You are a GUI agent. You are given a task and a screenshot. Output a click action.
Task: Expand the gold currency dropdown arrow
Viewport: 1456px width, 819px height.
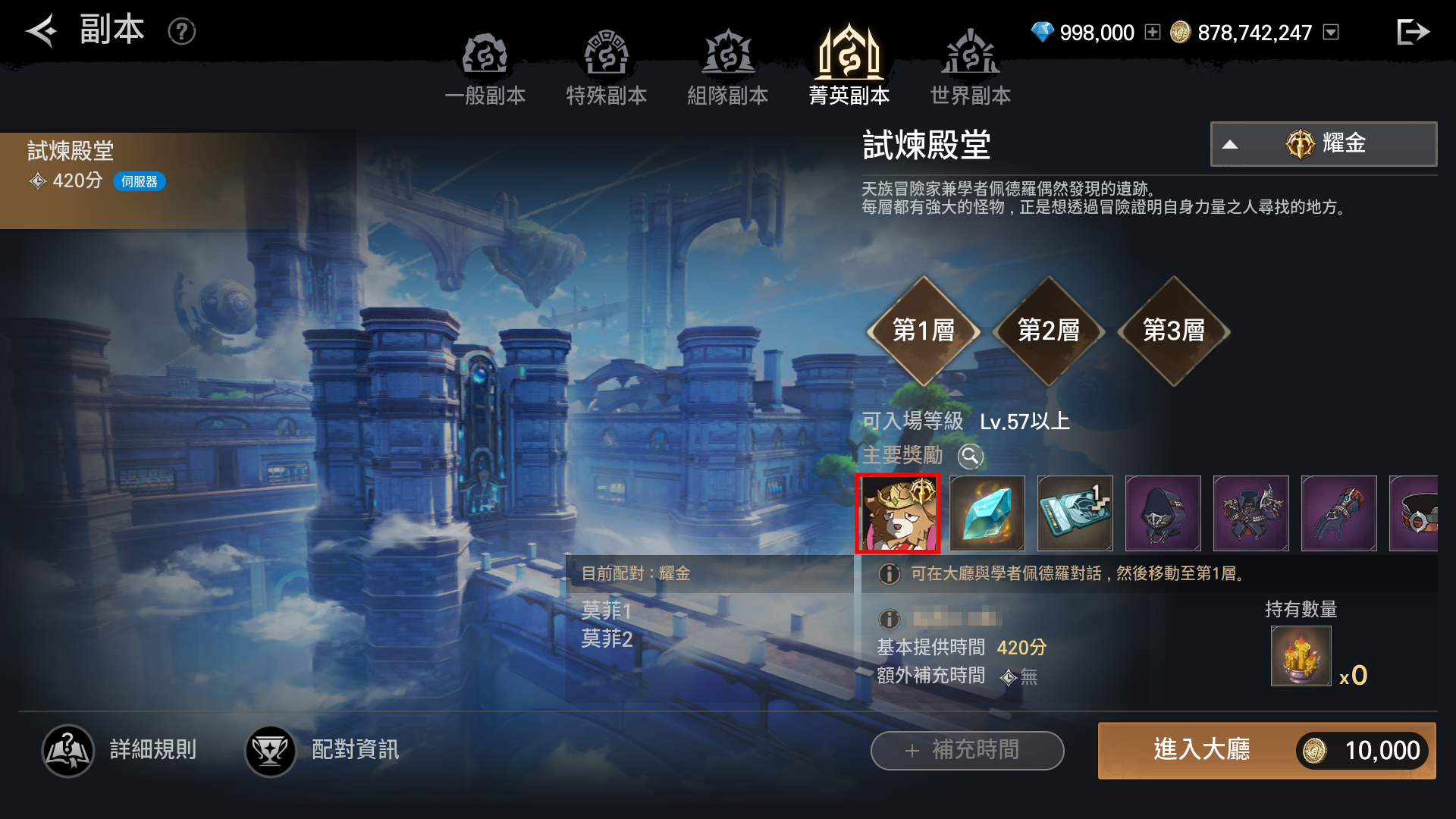[x=1331, y=32]
